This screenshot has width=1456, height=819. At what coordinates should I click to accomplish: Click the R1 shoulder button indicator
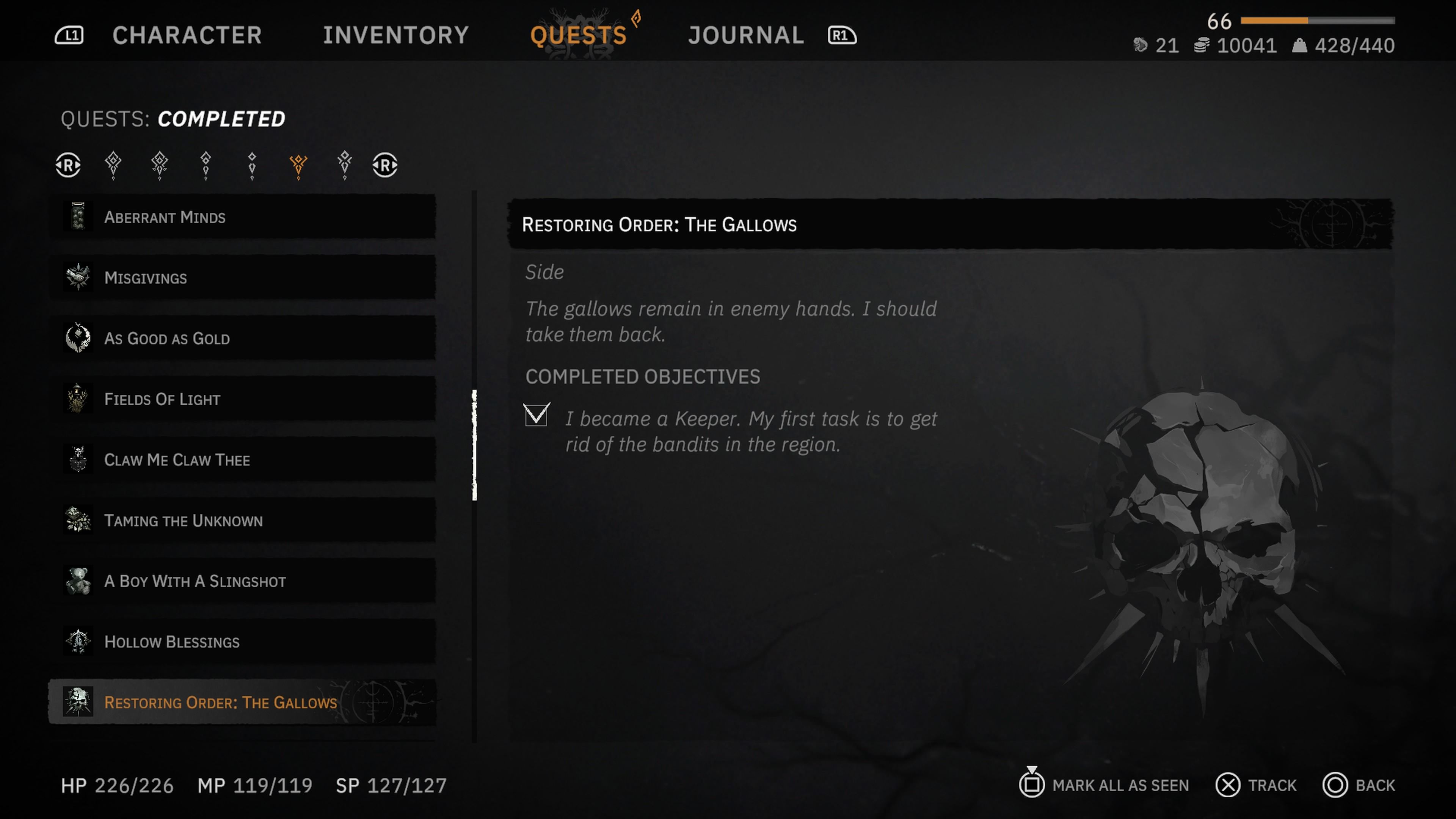click(842, 35)
